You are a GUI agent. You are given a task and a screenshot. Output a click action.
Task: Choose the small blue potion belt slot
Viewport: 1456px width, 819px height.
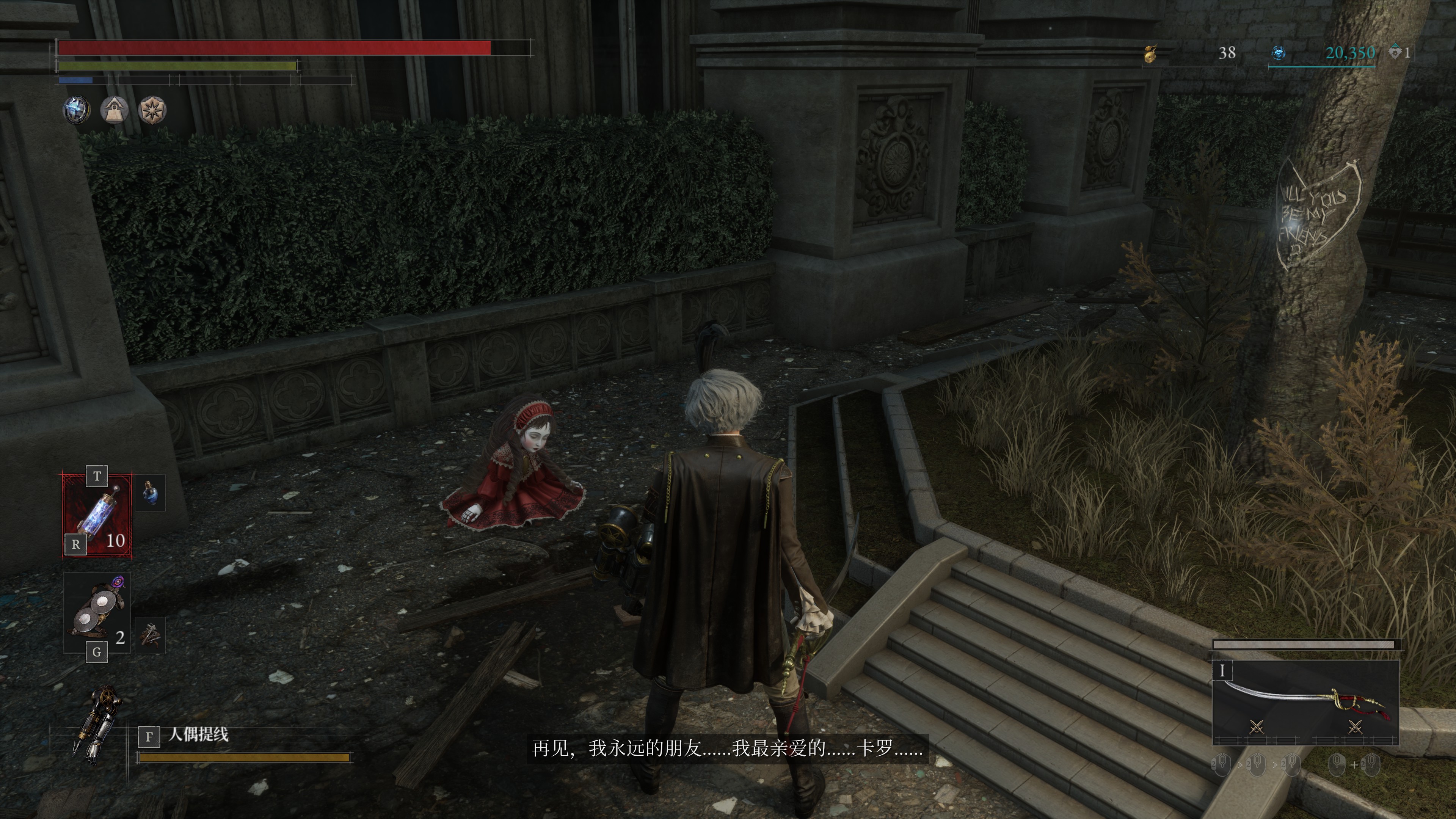tap(151, 493)
